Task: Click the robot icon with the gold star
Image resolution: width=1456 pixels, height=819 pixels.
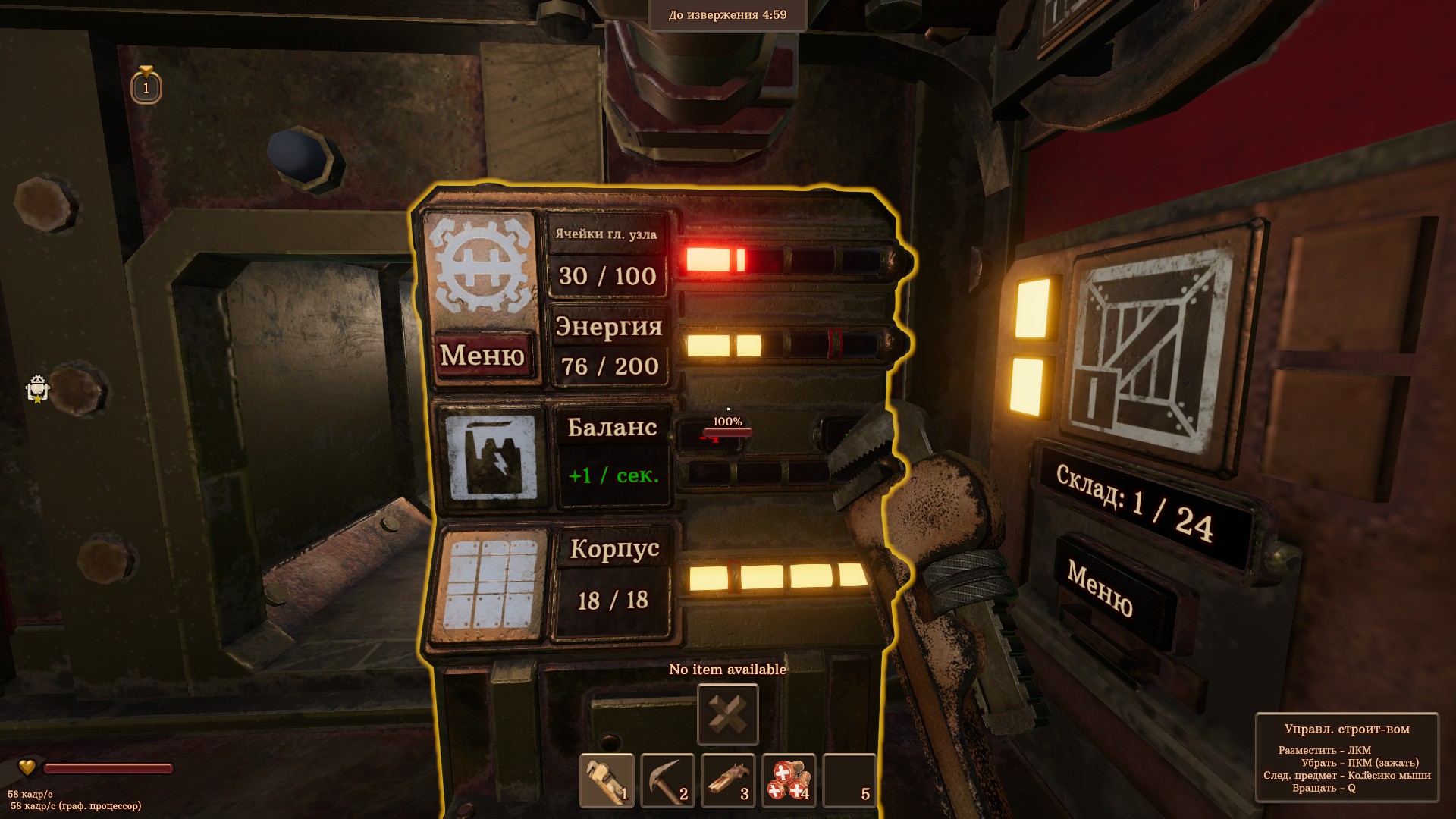Action: click(37, 389)
